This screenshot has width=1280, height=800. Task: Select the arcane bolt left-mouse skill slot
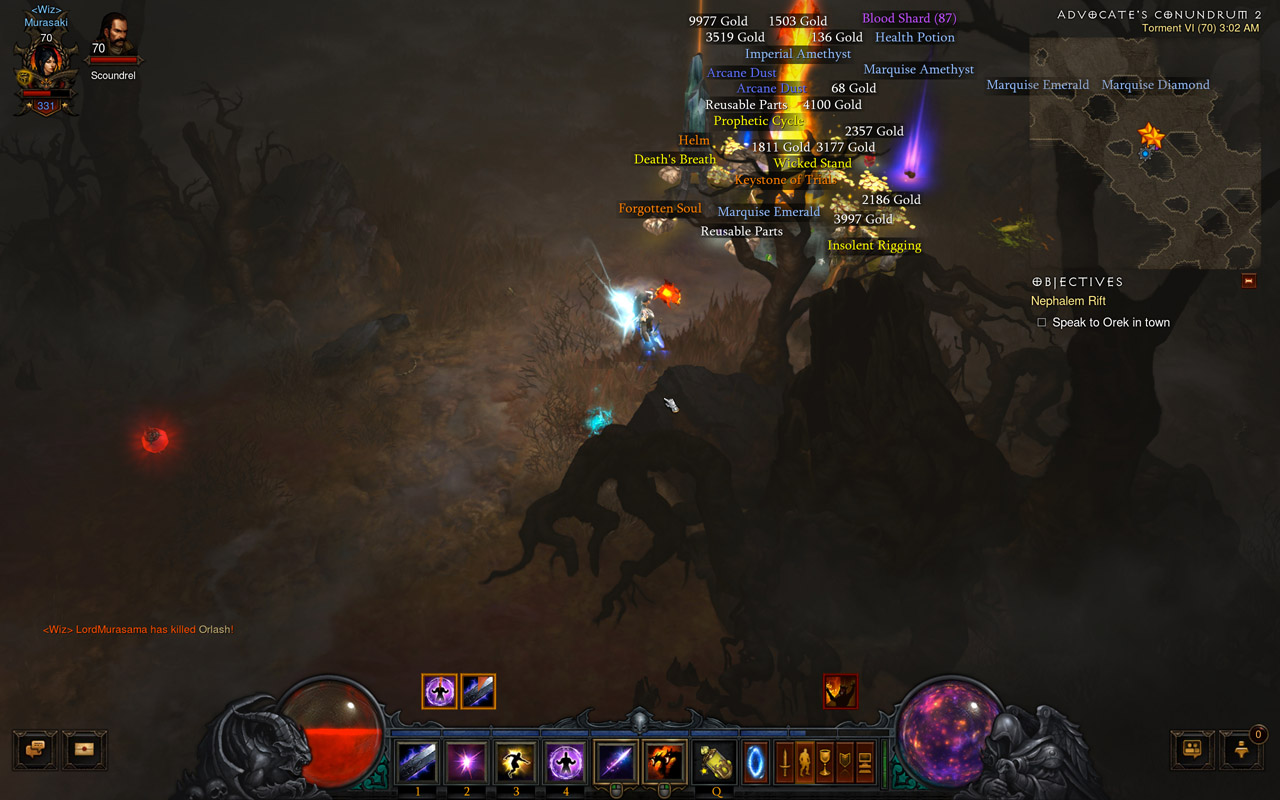pos(615,764)
